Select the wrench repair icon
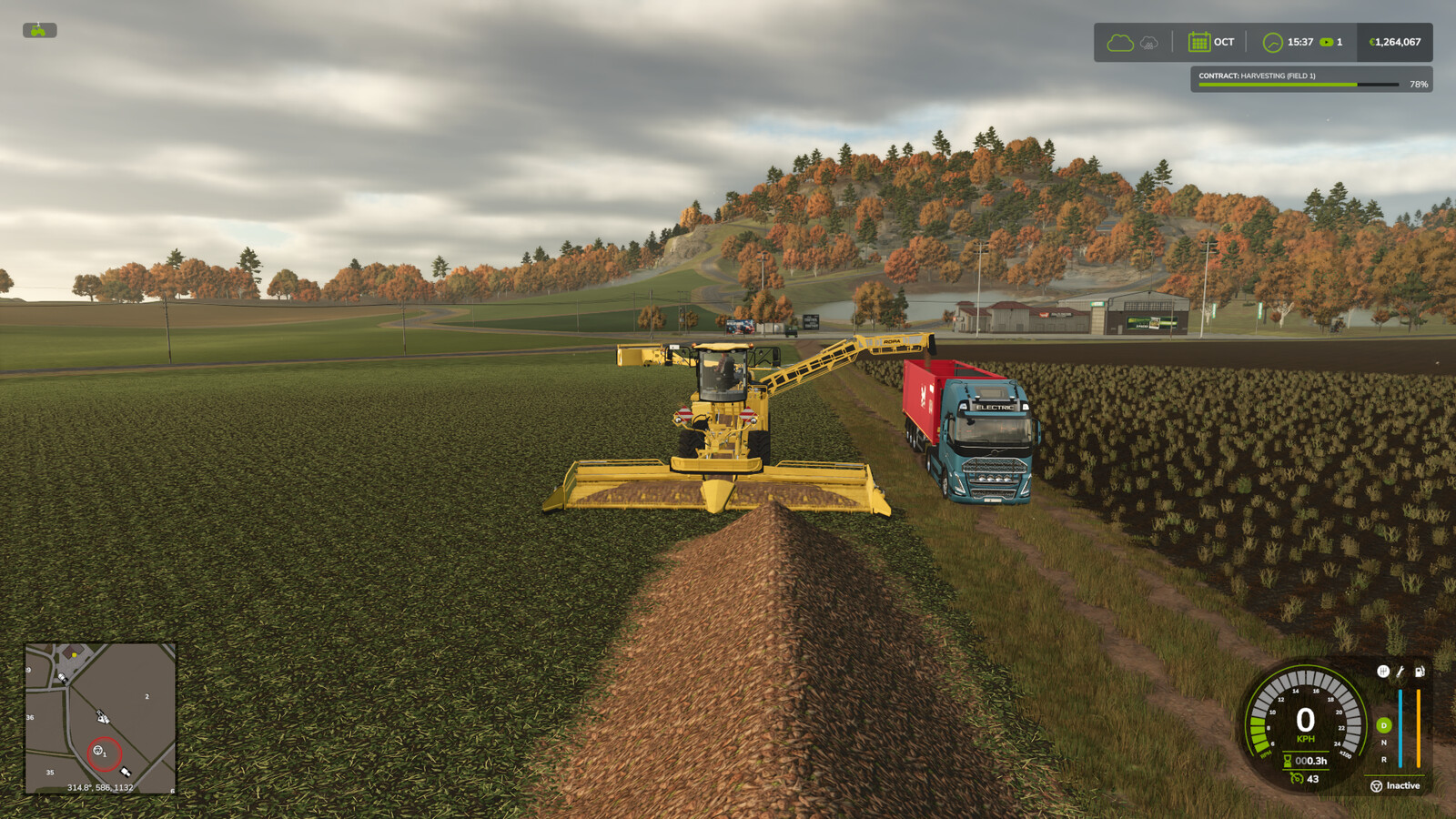Viewport: 1456px width, 819px height. pos(1400,672)
